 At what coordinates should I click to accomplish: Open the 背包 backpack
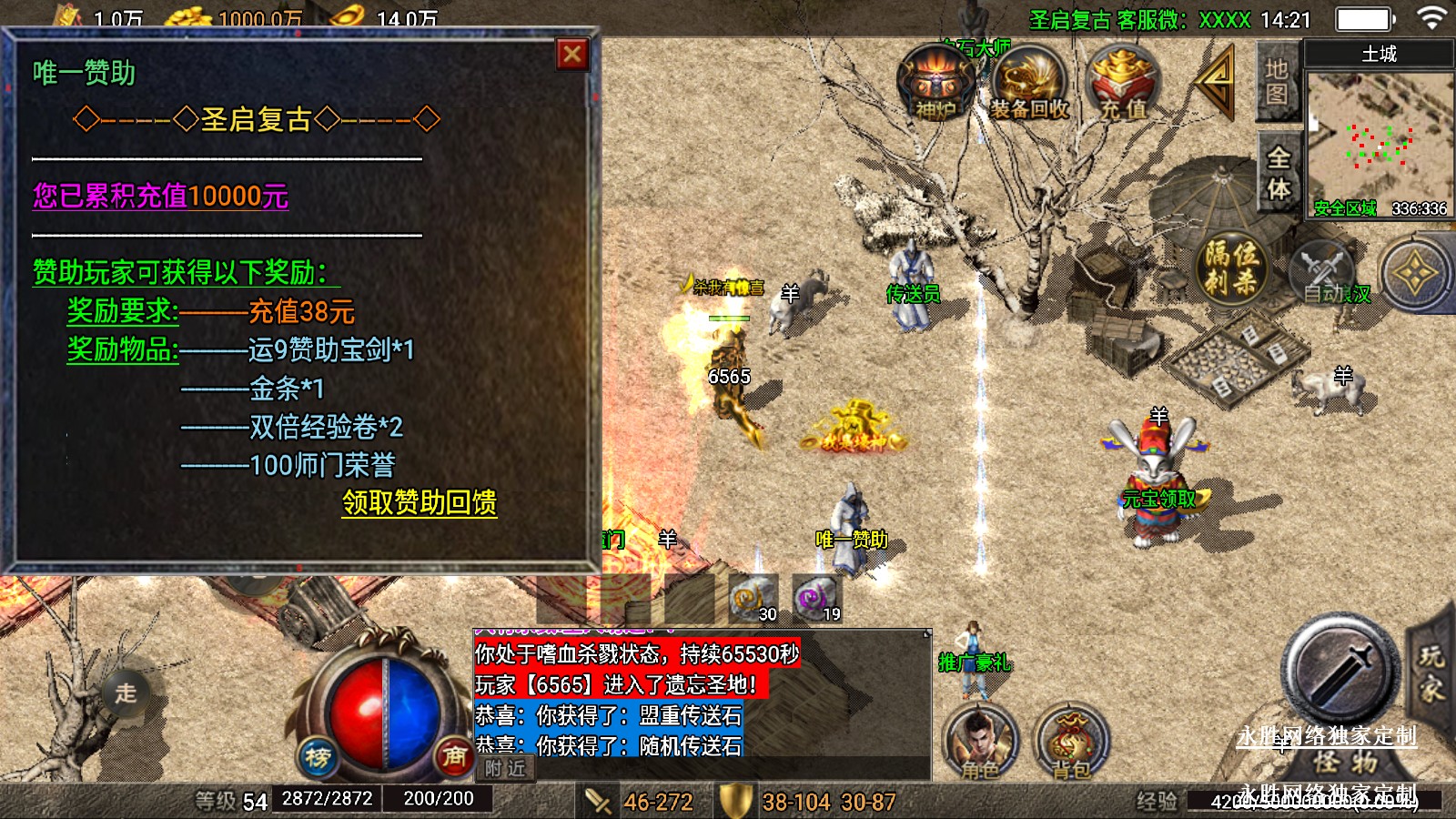(x=1072, y=742)
